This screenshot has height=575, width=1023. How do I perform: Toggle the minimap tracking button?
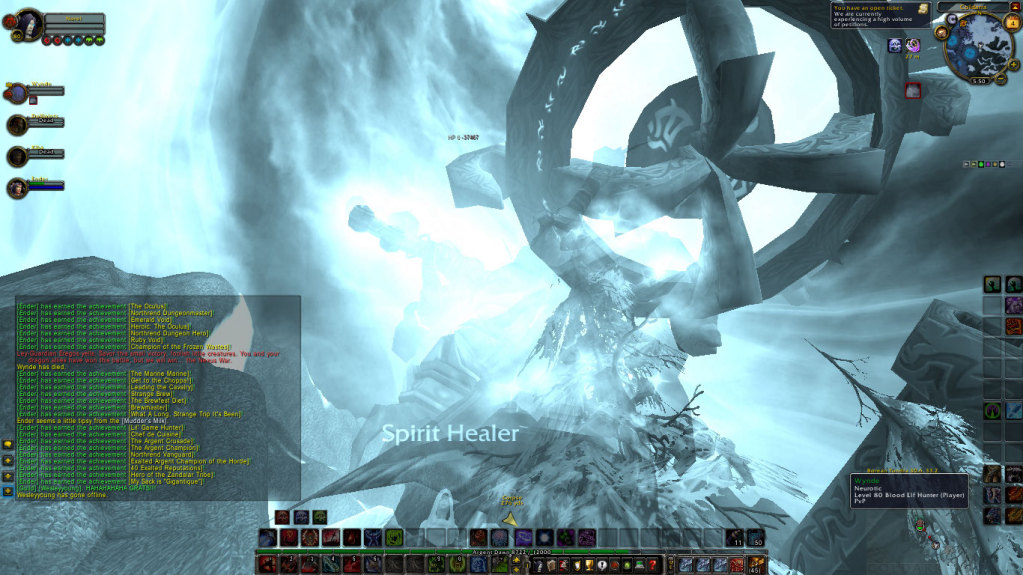click(943, 32)
